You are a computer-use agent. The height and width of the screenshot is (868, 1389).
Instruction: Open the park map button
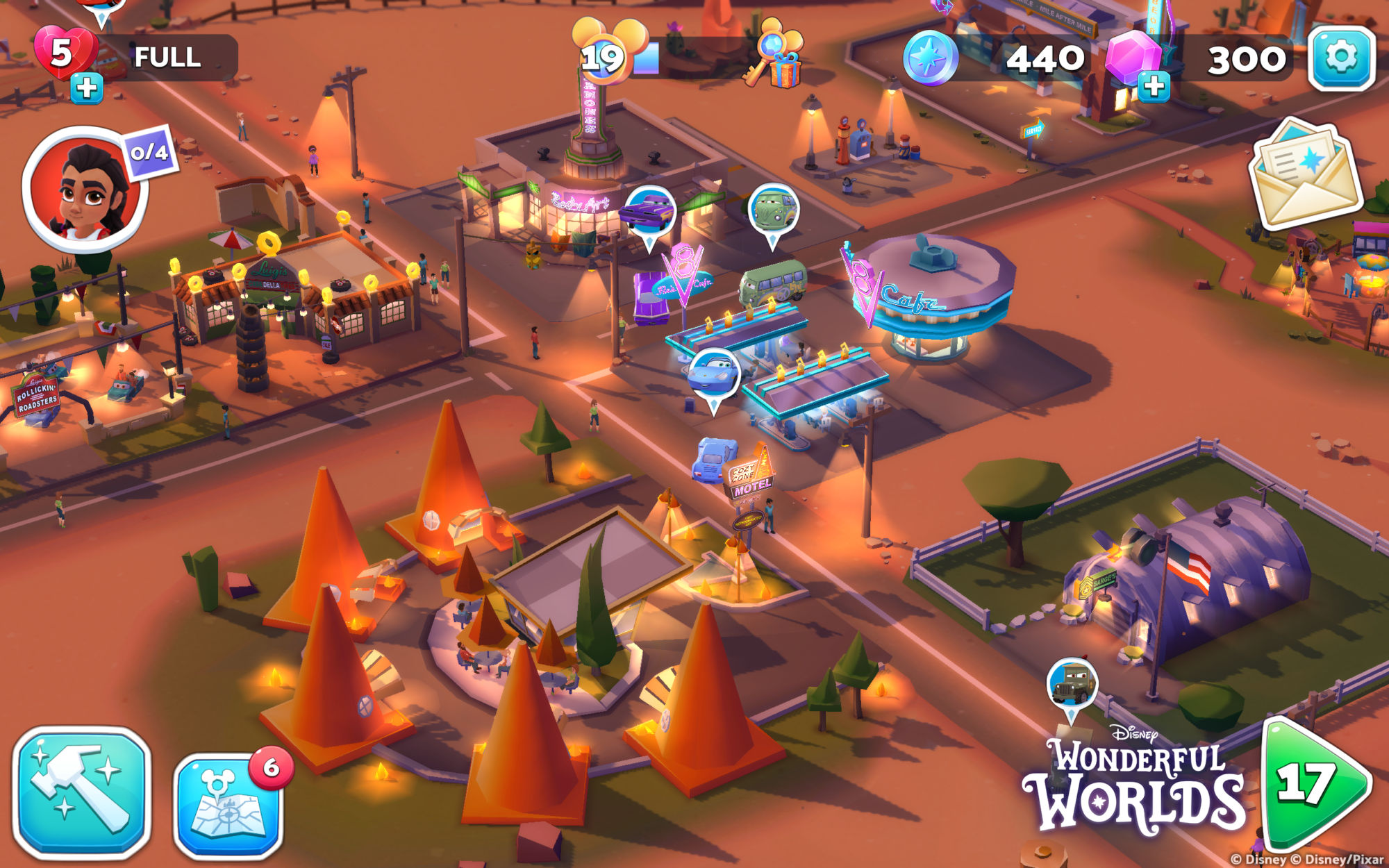point(228,806)
